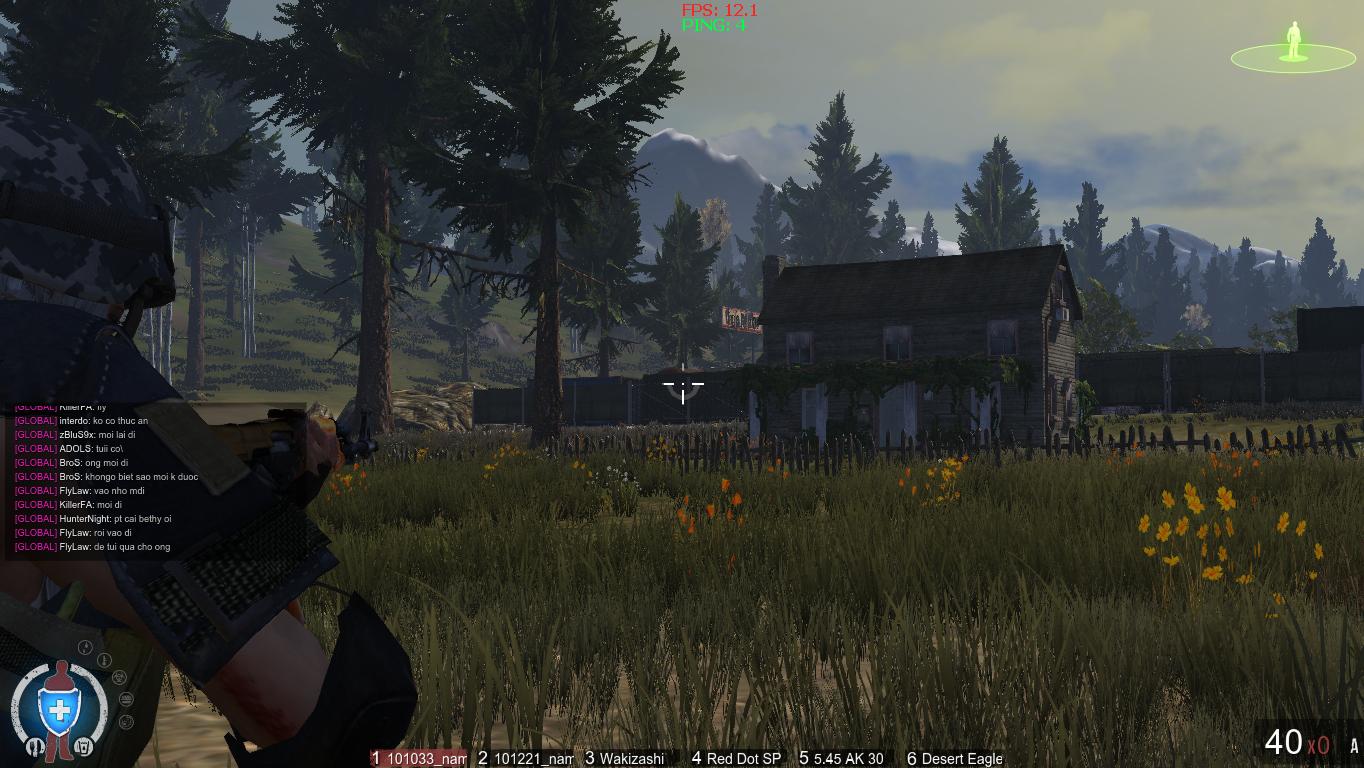
Task: Click the biohazard toxicity status icon
Action: click(x=119, y=678)
